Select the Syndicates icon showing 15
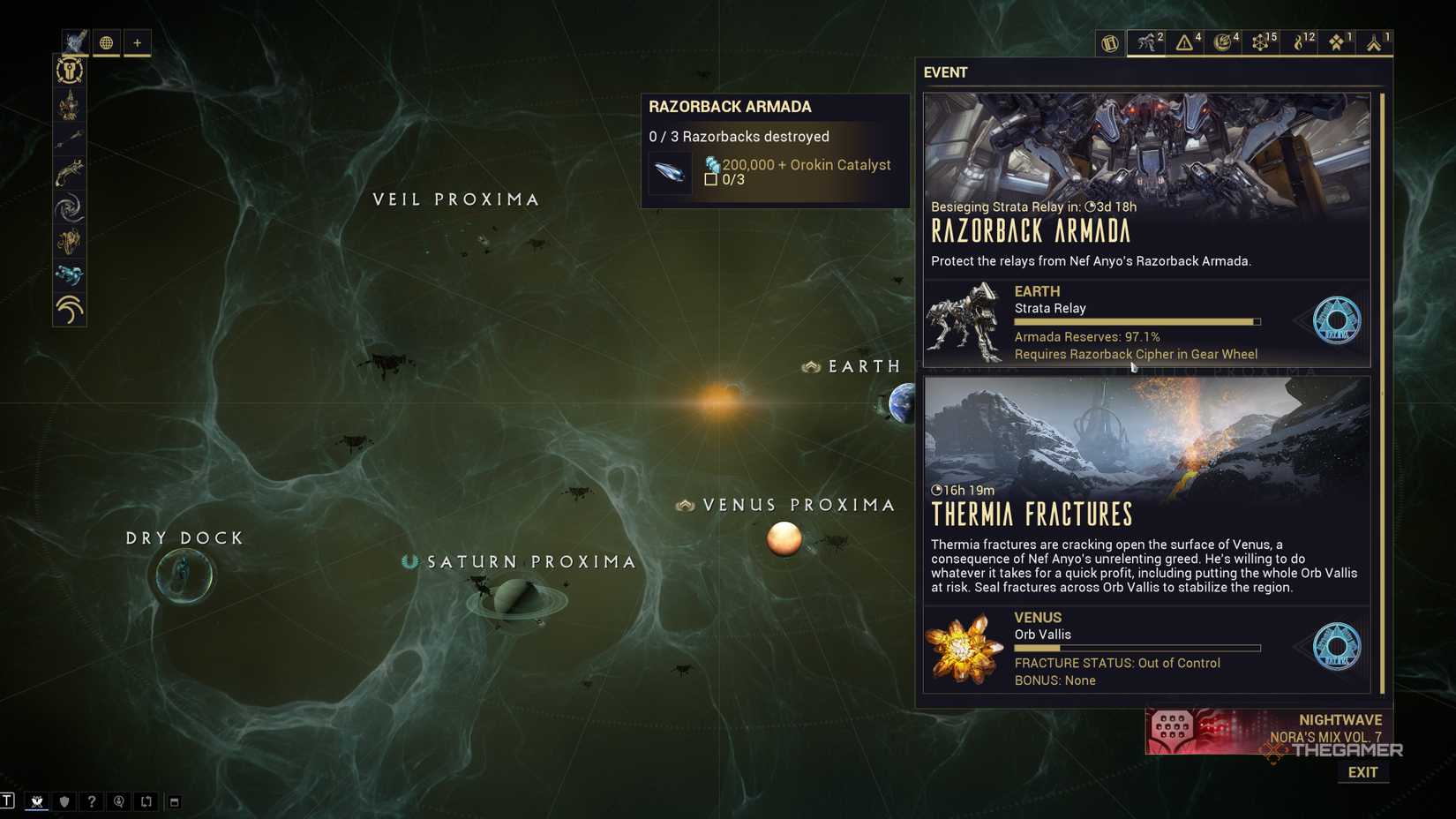The image size is (1456, 819). pyautogui.click(x=1262, y=41)
